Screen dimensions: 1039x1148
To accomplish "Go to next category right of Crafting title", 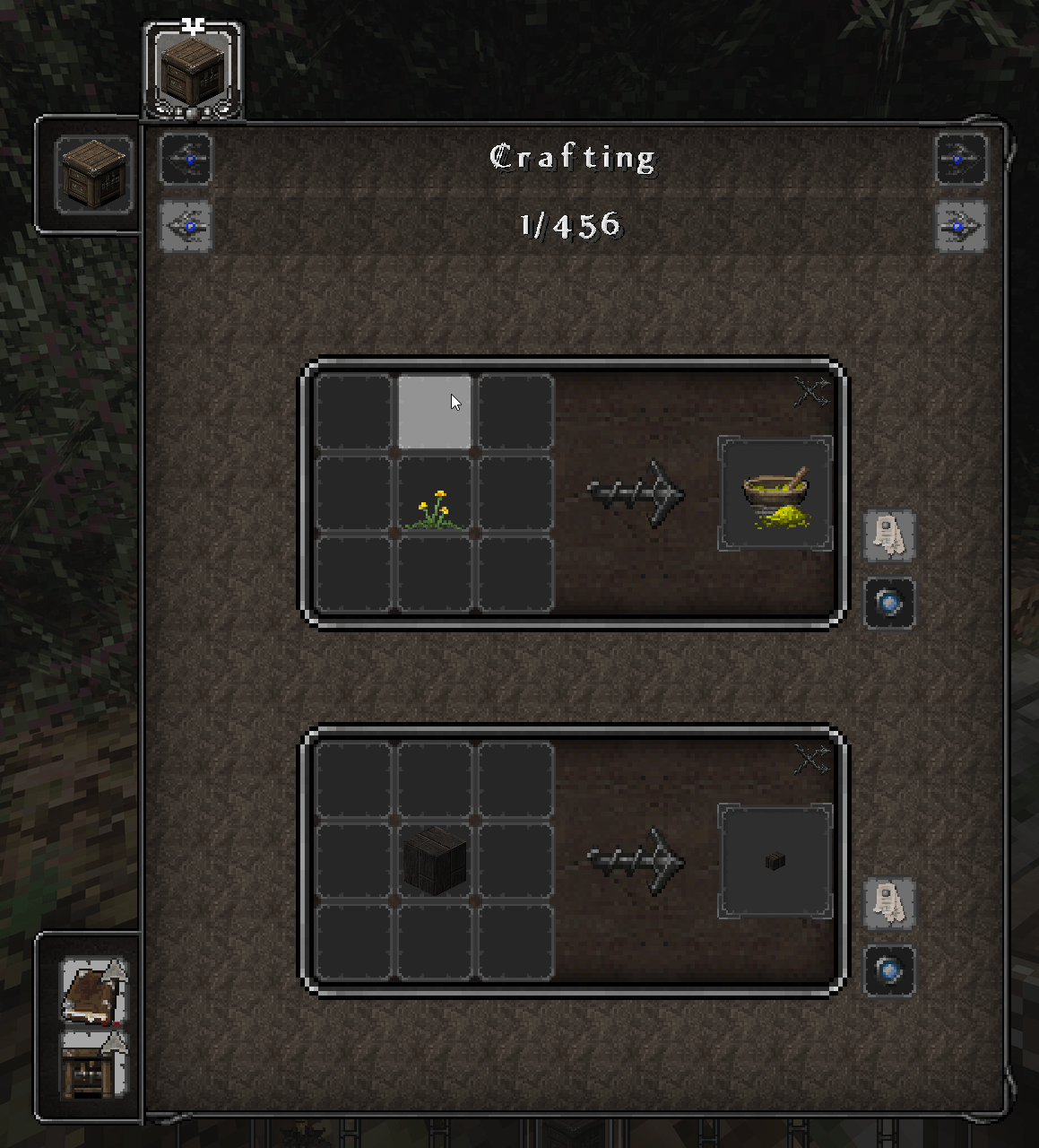I will (960, 159).
